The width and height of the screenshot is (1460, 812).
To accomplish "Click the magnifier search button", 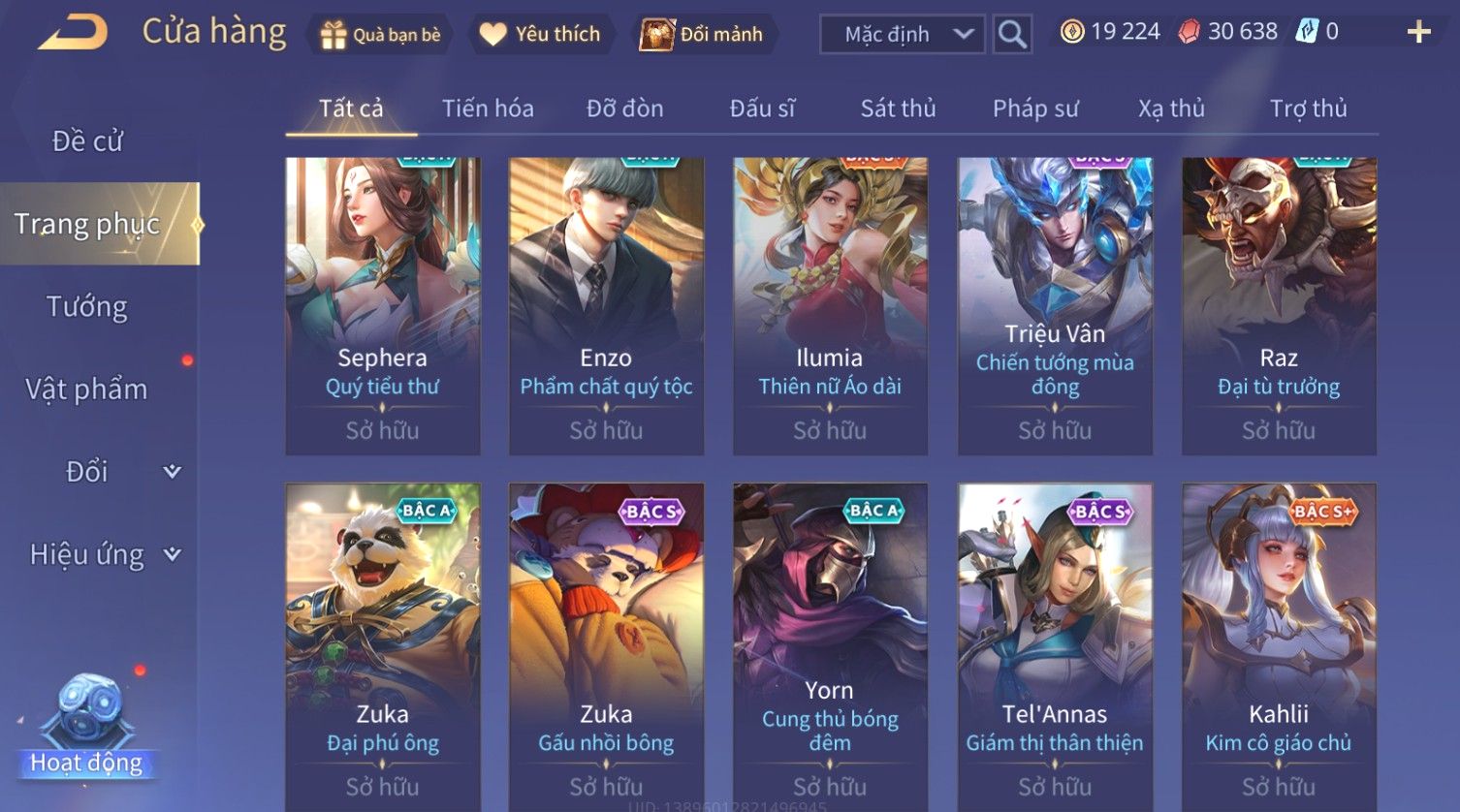I will [x=1012, y=35].
